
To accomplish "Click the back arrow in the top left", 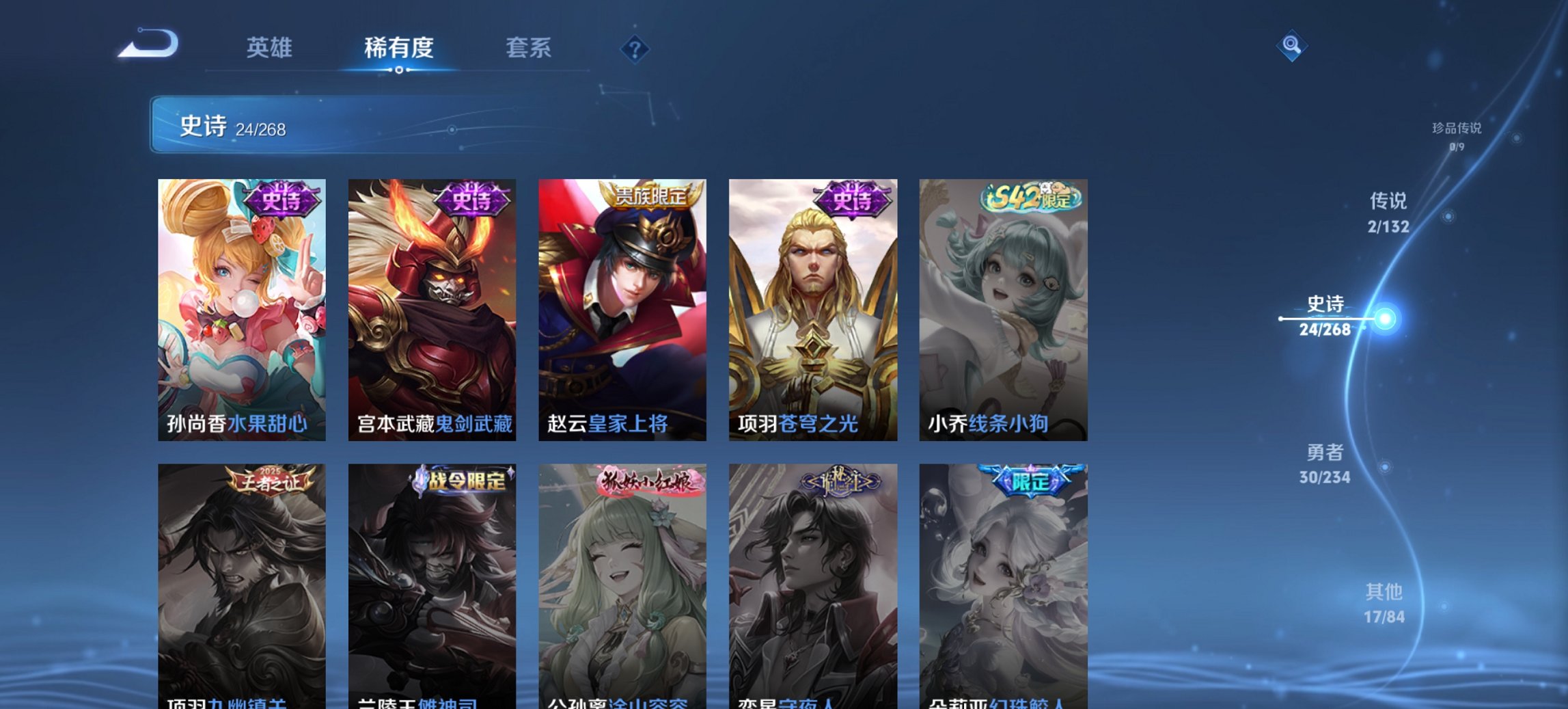I will tap(152, 46).
